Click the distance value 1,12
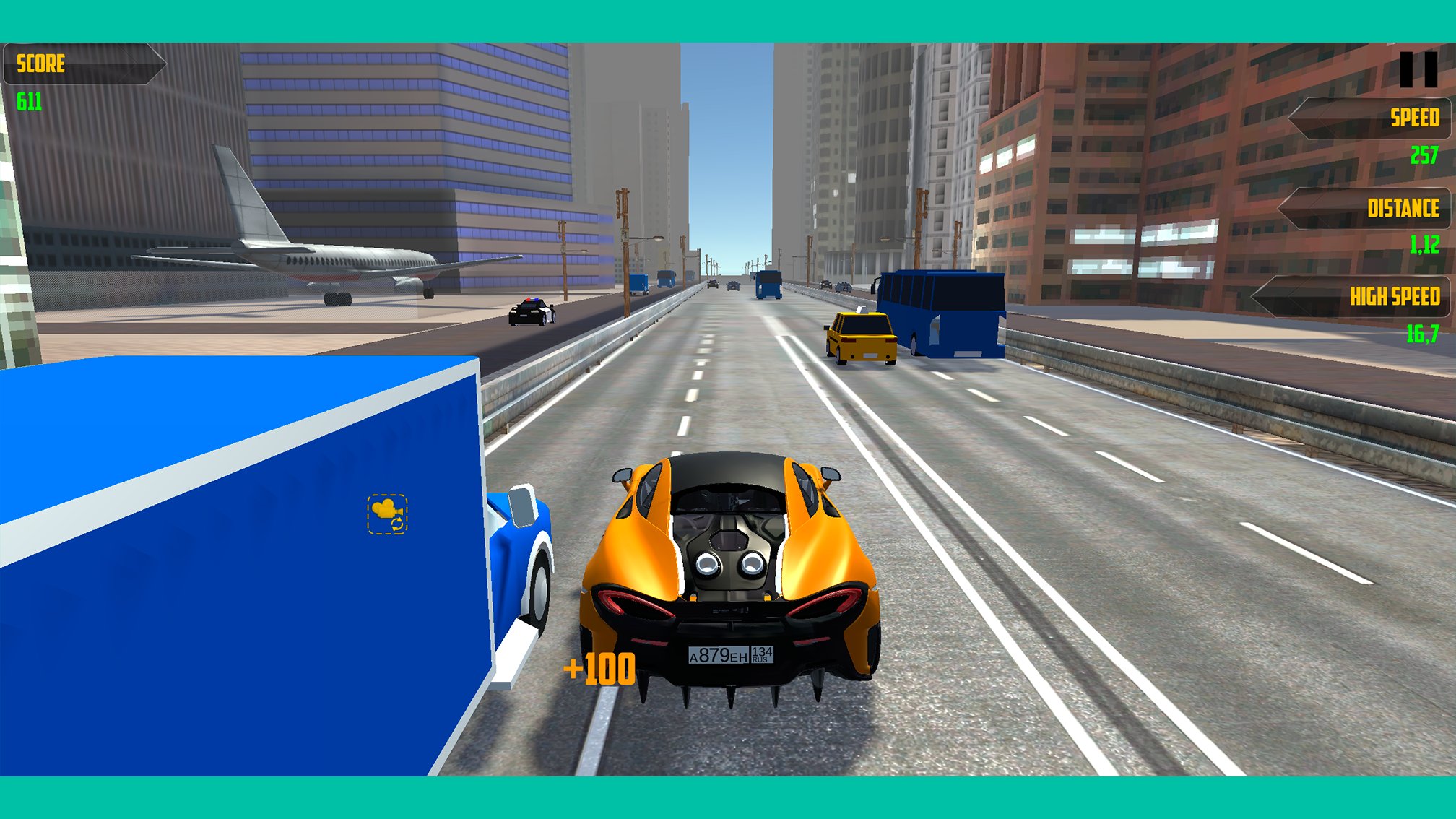 1424,246
